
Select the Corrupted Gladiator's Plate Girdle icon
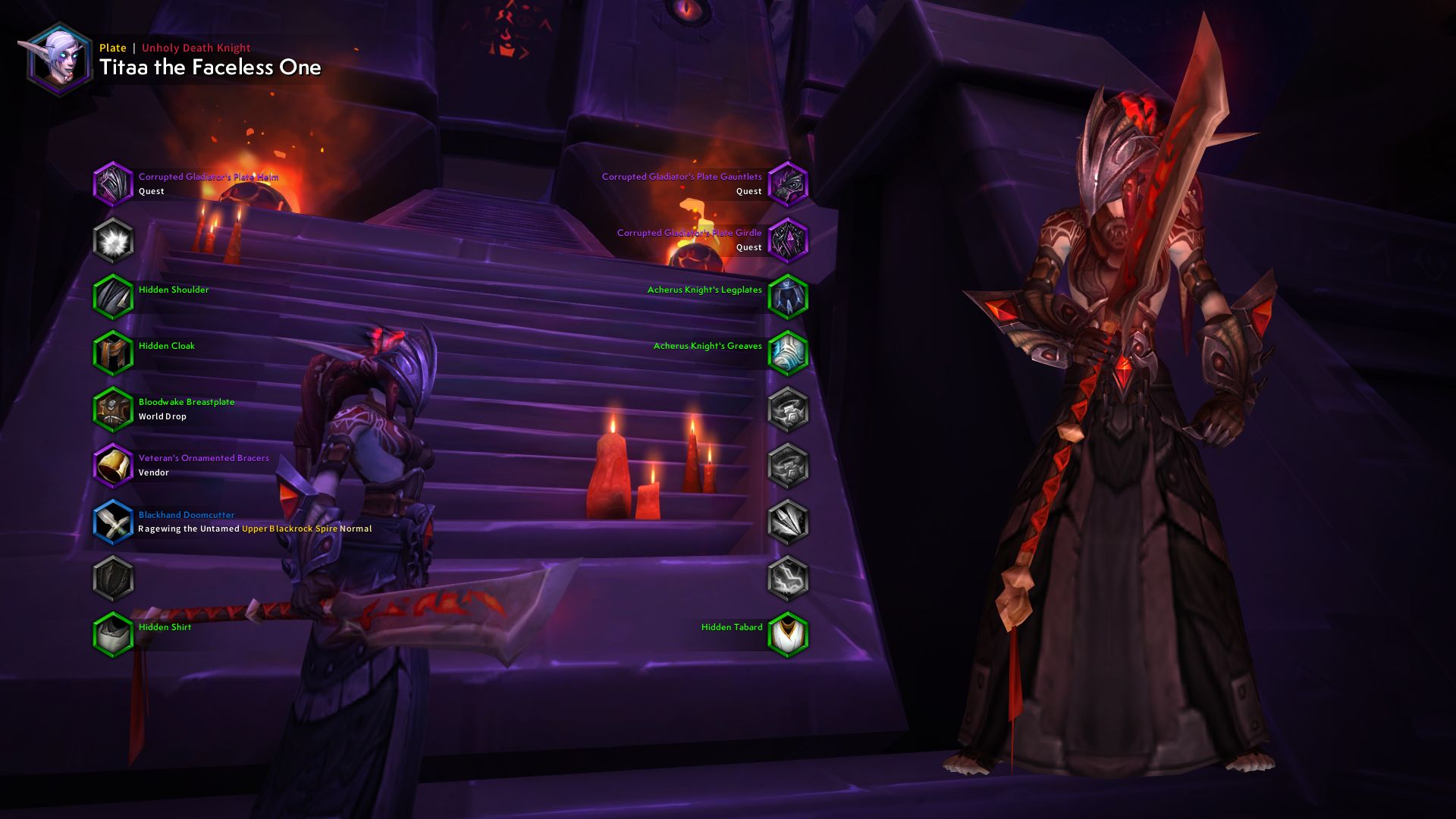pyautogui.click(x=789, y=240)
